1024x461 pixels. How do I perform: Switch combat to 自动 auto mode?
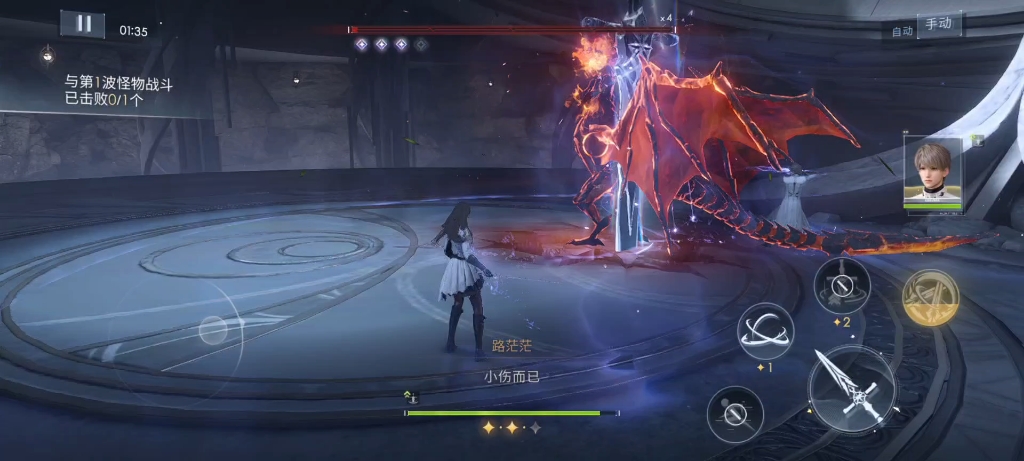pos(902,31)
